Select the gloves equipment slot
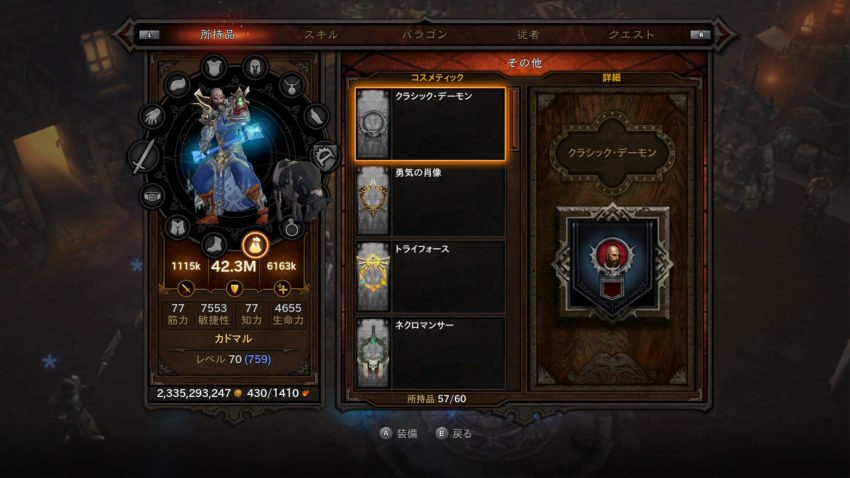This screenshot has height=478, width=850. (x=152, y=116)
